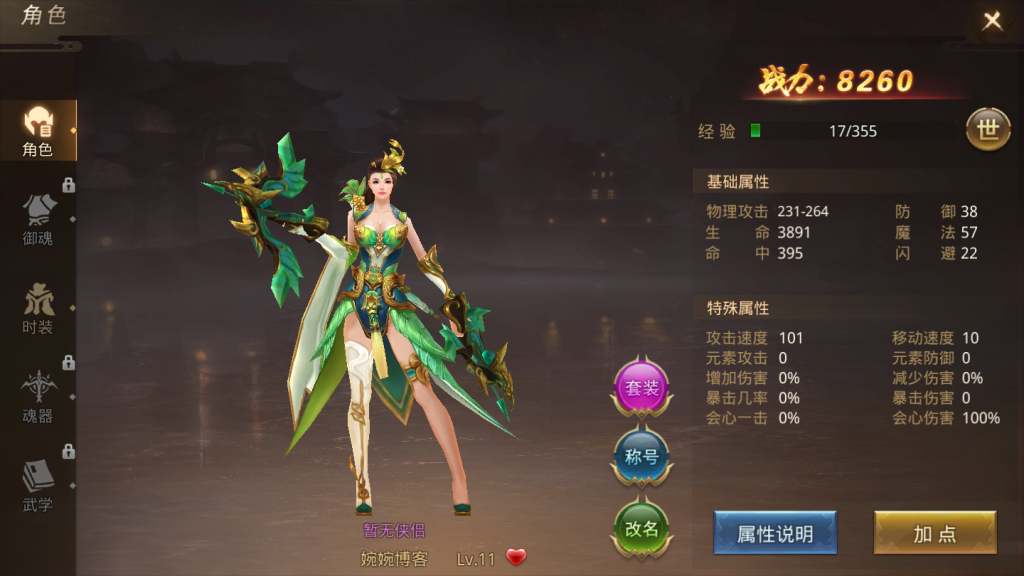Click the purple 套装 set button
Viewport: 1024px width, 576px height.
(x=641, y=388)
